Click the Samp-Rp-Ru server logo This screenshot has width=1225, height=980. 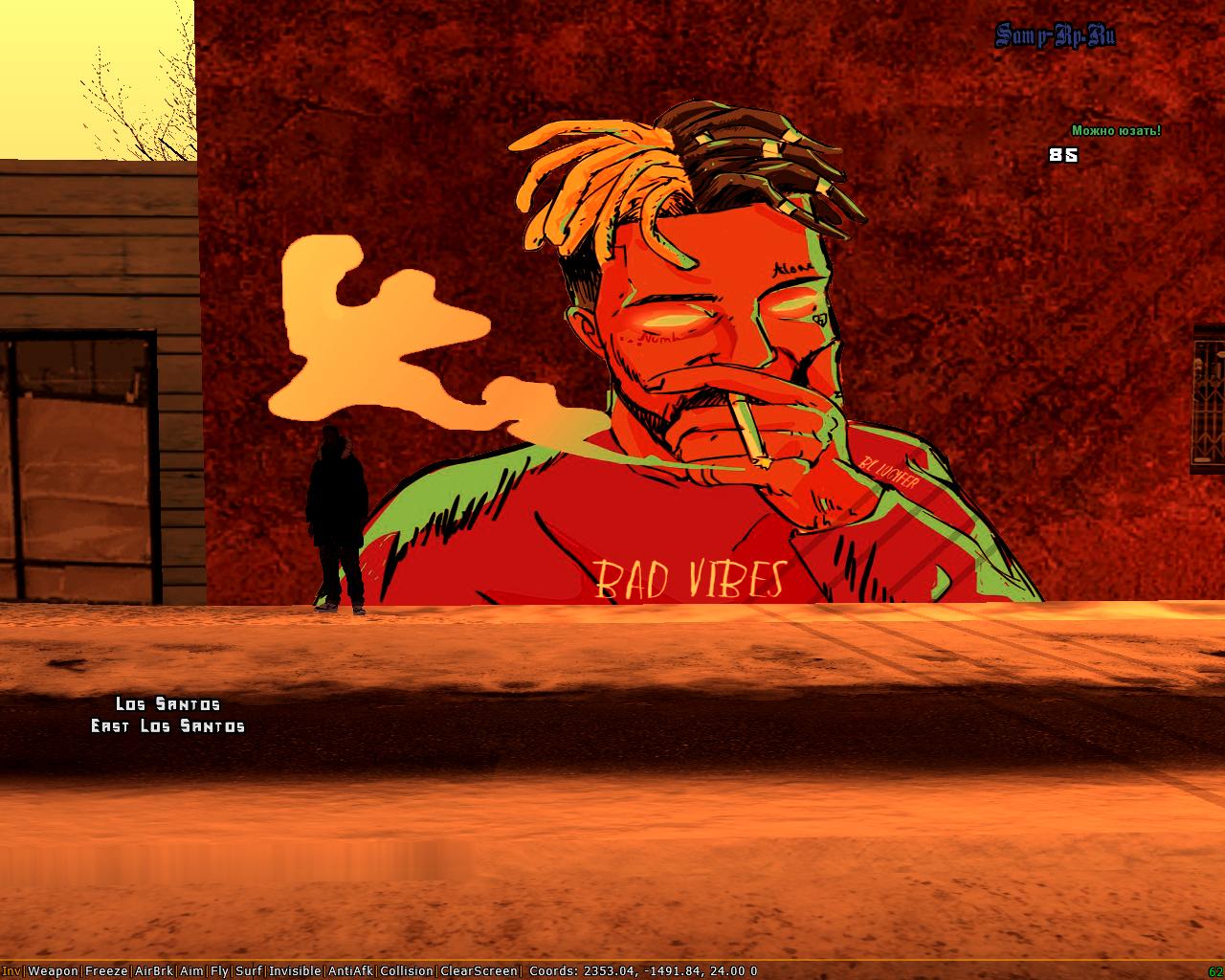[1055, 36]
